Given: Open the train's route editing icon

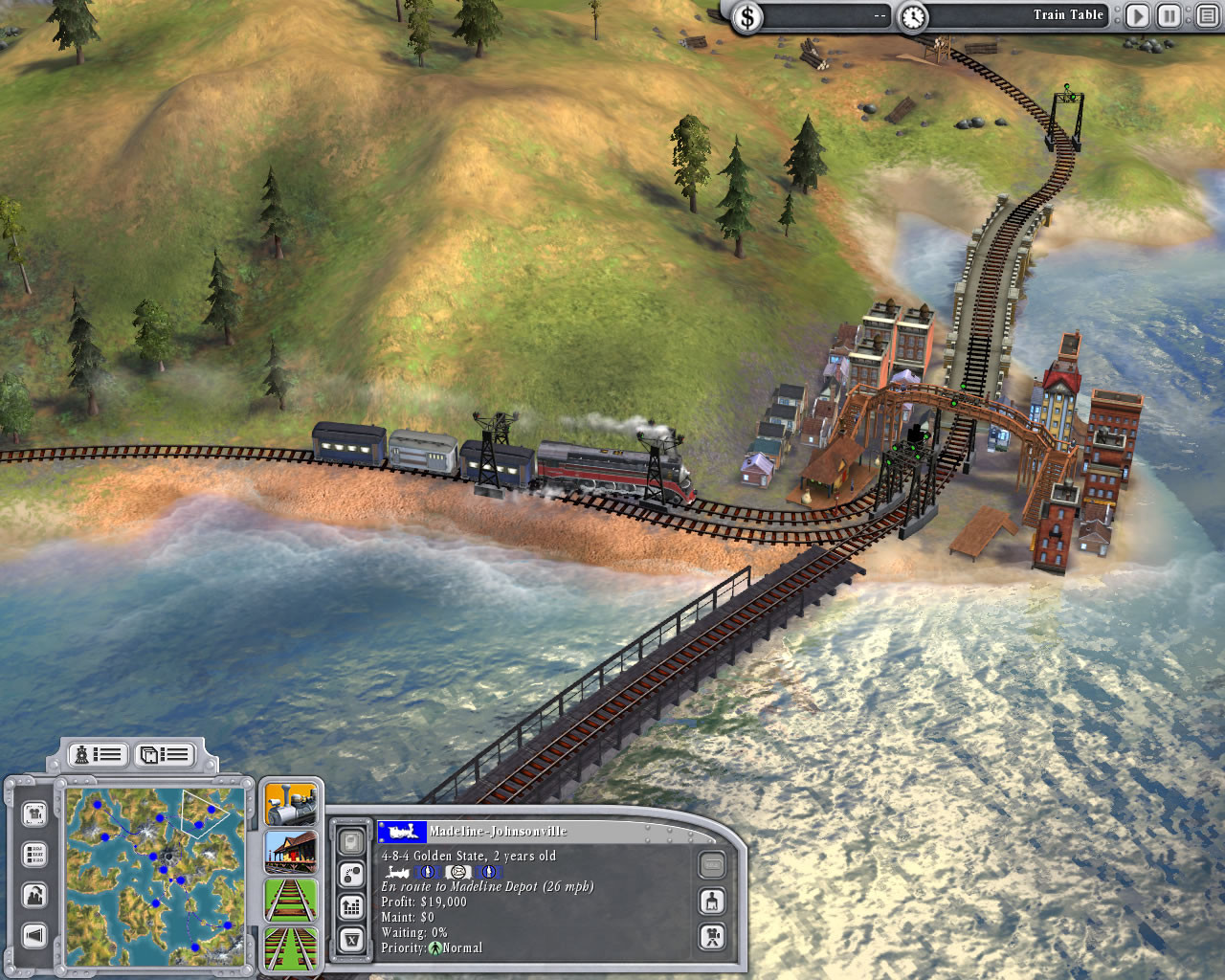Looking at the screenshot, I should click(351, 874).
